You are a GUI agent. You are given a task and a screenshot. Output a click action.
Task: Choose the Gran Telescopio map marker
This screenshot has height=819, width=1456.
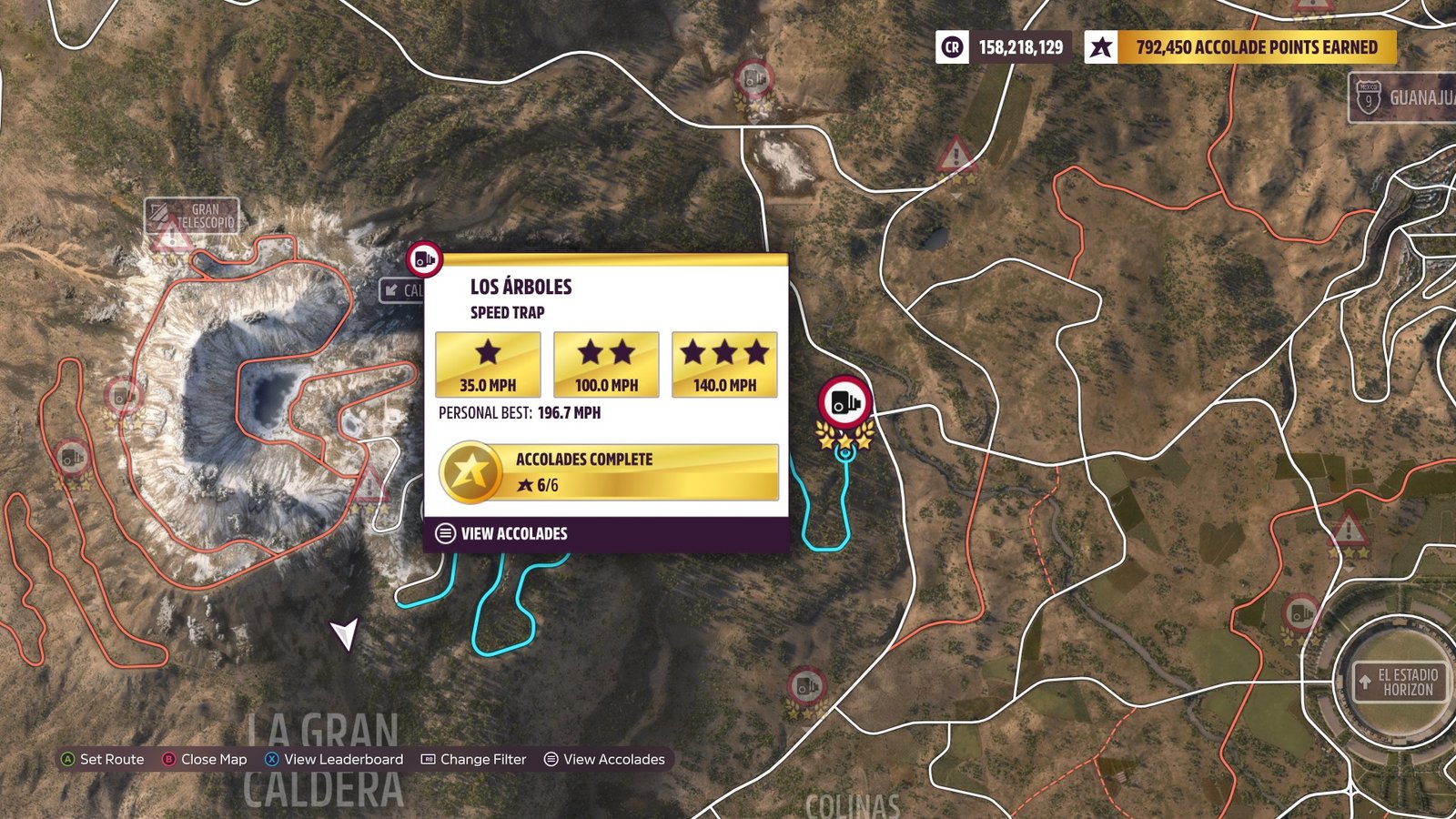pyautogui.click(x=192, y=215)
